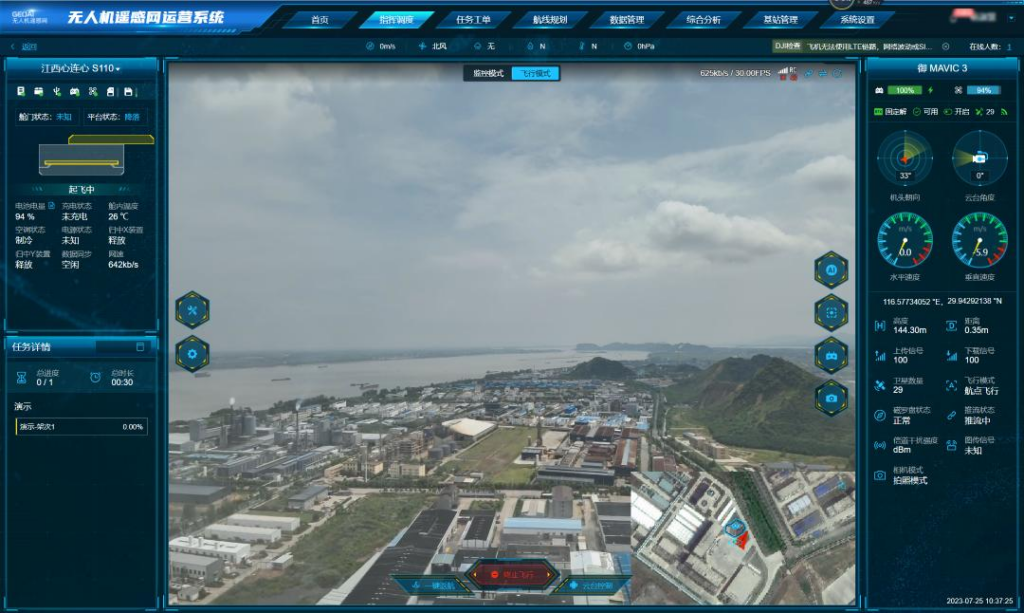The image size is (1024, 613).
Task: Activate the 一键返航 return-home button
Action: [432, 585]
